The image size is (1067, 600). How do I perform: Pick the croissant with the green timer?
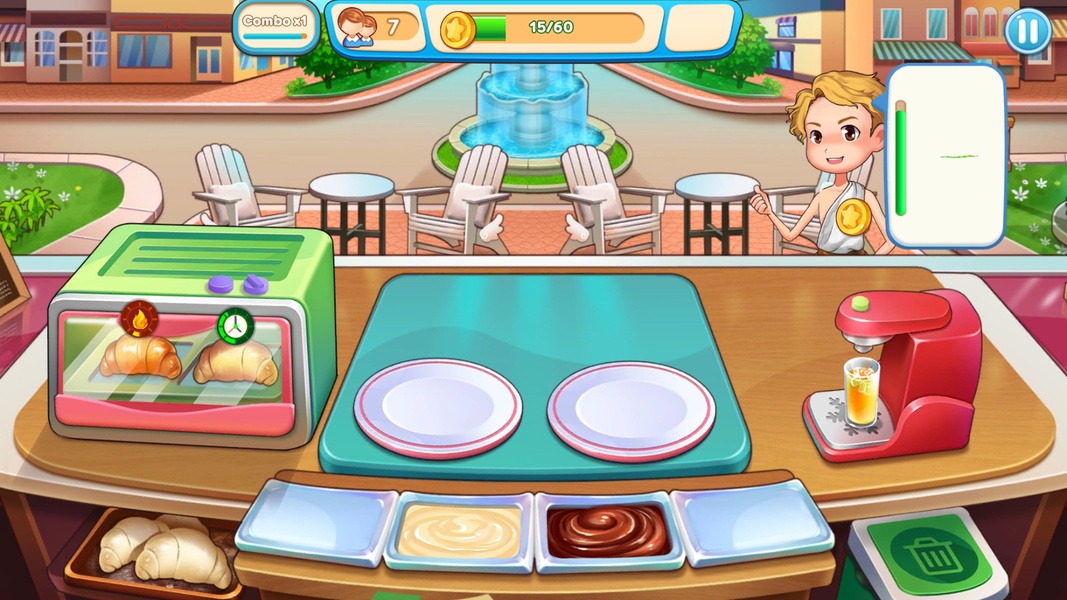(x=235, y=360)
